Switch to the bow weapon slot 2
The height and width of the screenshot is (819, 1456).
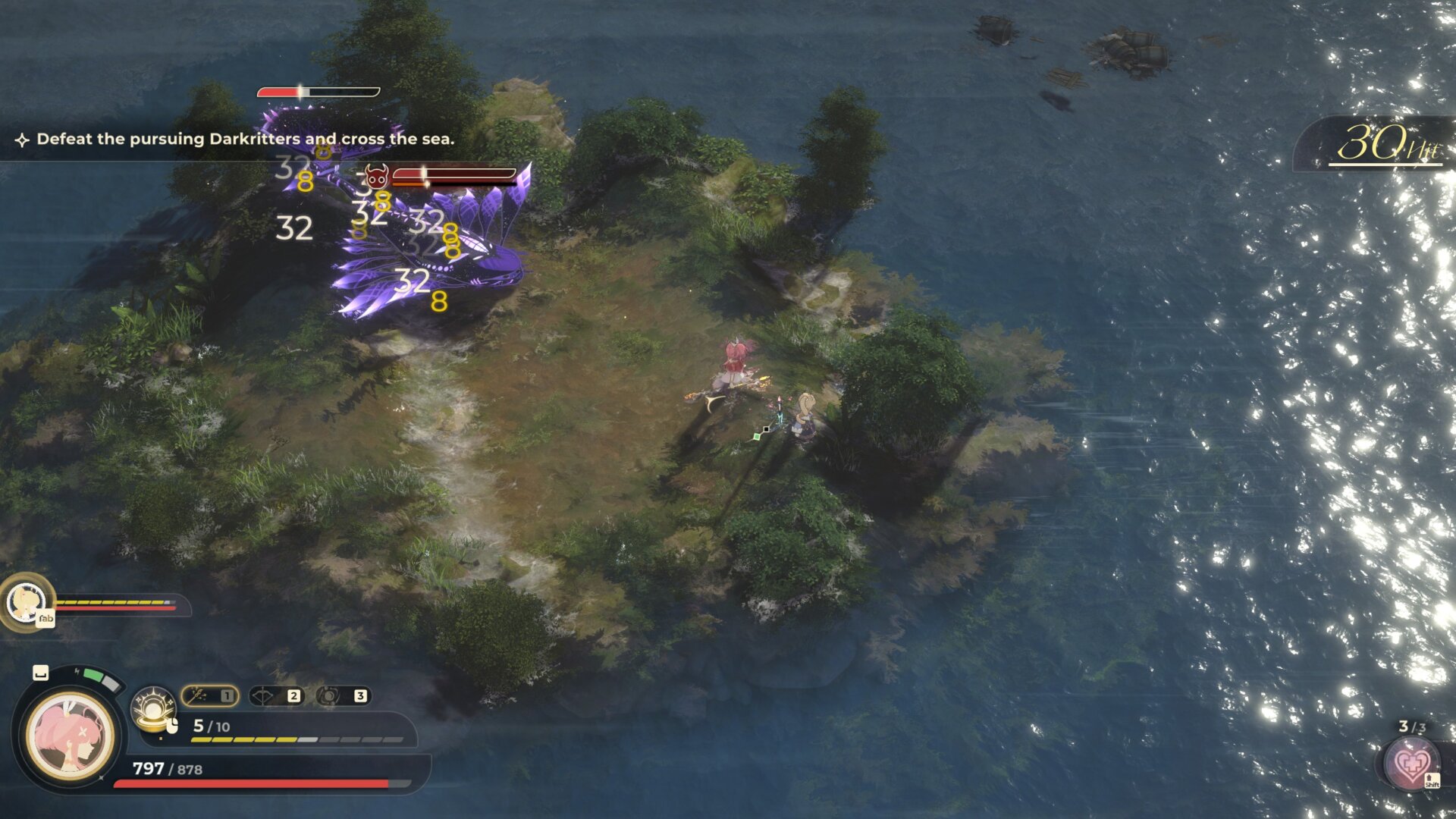click(x=276, y=695)
